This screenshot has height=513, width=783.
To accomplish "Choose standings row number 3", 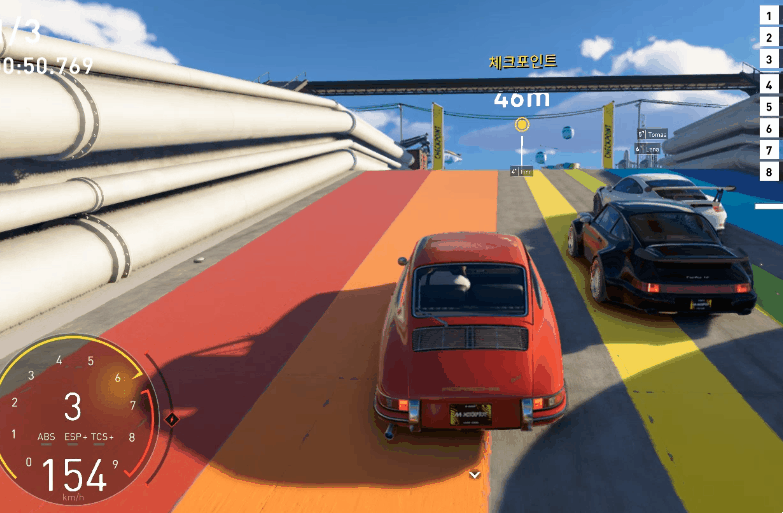I will 769,60.
